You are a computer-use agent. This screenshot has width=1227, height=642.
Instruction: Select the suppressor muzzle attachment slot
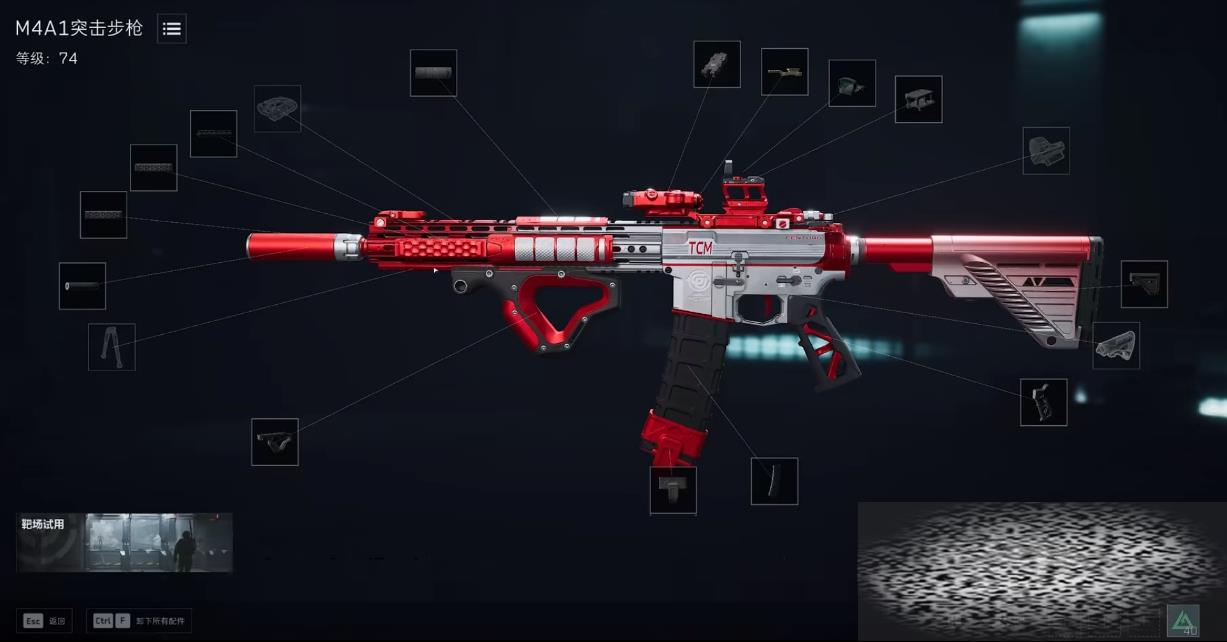click(82, 286)
